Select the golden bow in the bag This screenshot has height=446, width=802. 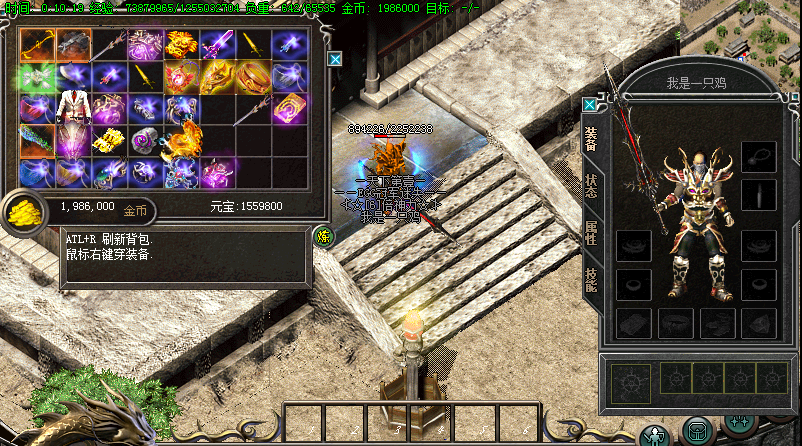coord(37,45)
